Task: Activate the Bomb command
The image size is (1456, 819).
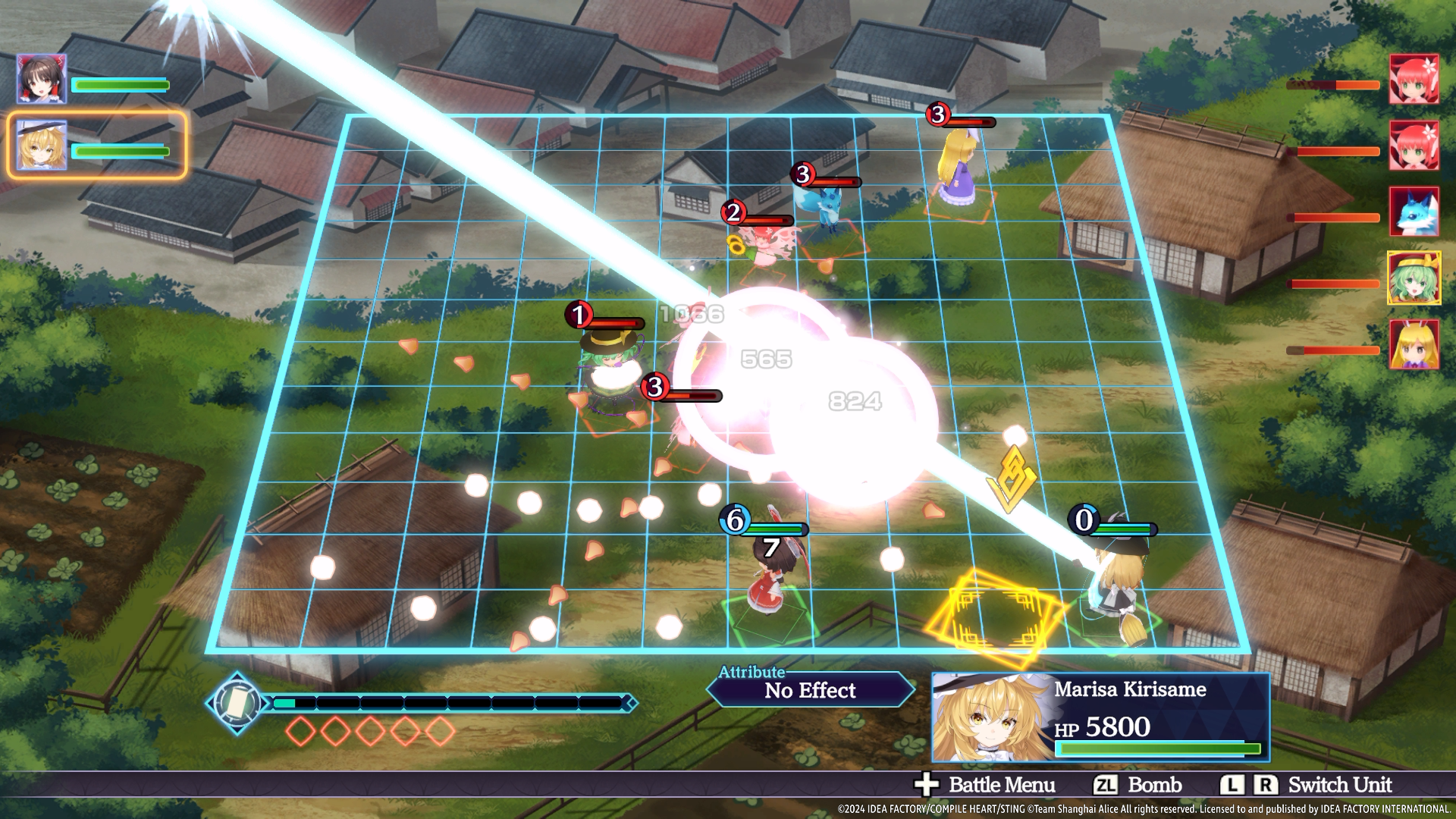Action: pos(1138,785)
